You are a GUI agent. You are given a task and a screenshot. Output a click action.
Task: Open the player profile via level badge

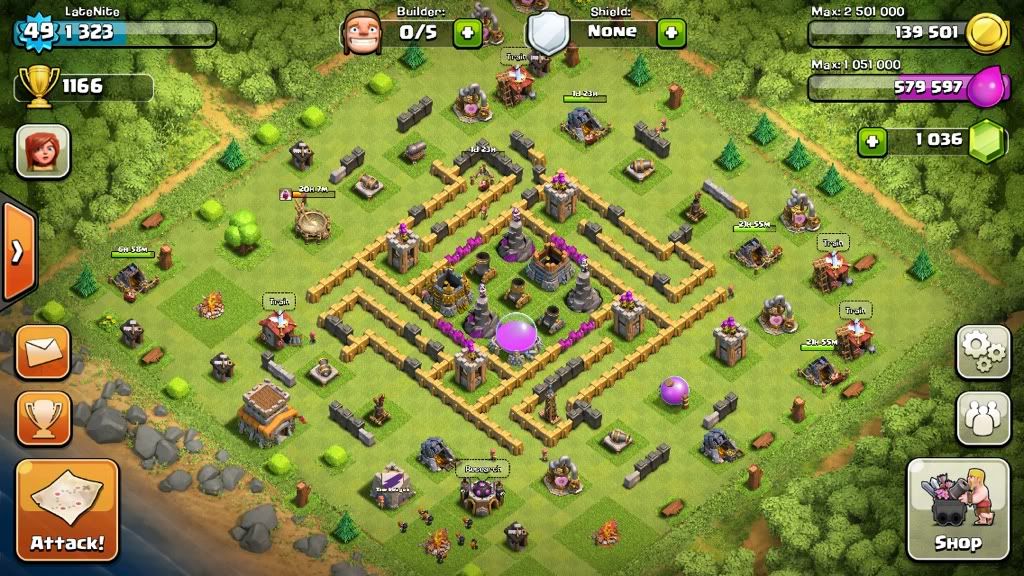[38, 31]
